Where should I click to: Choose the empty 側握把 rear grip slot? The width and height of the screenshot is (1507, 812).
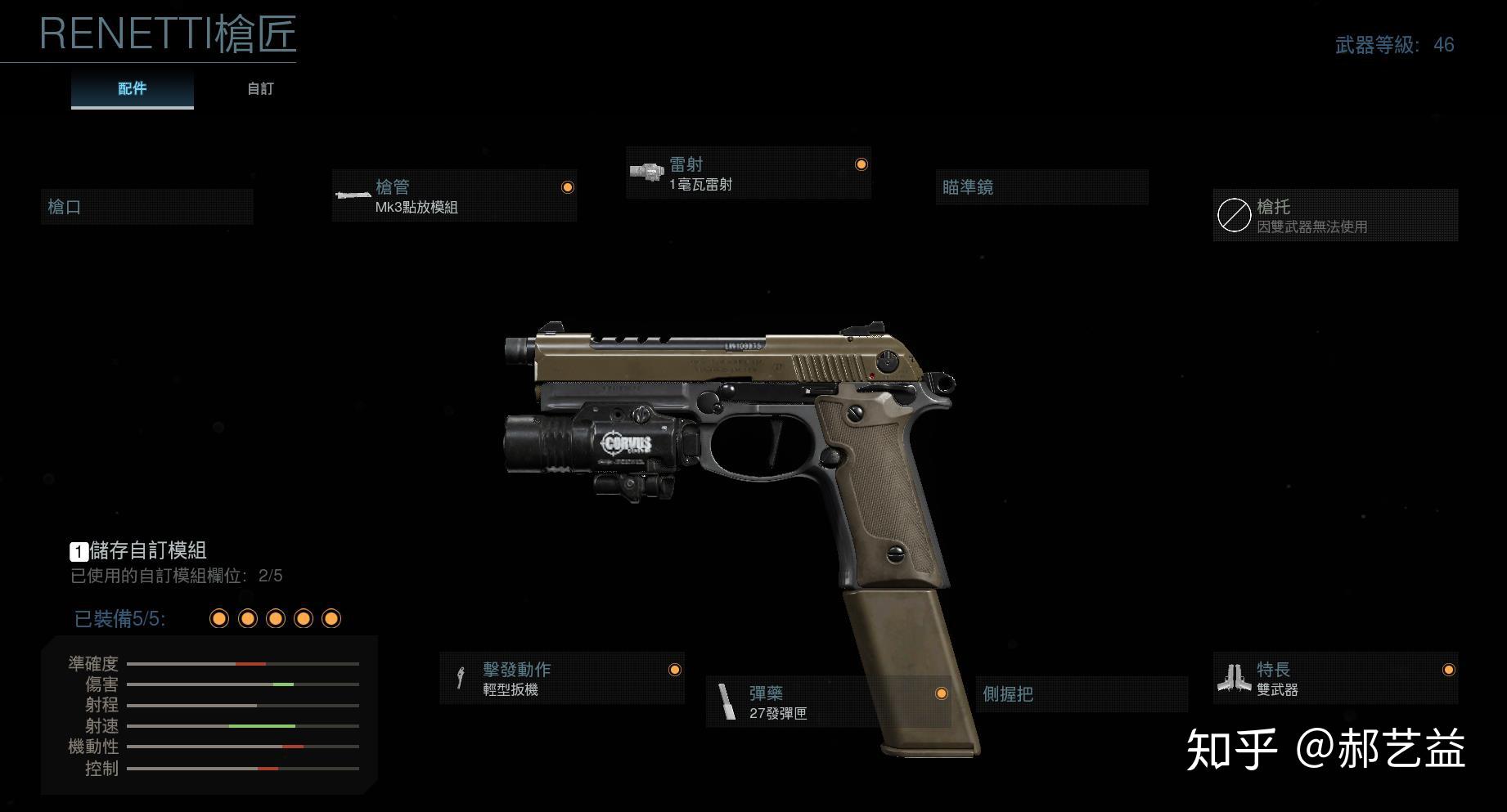pyautogui.click(x=1081, y=694)
